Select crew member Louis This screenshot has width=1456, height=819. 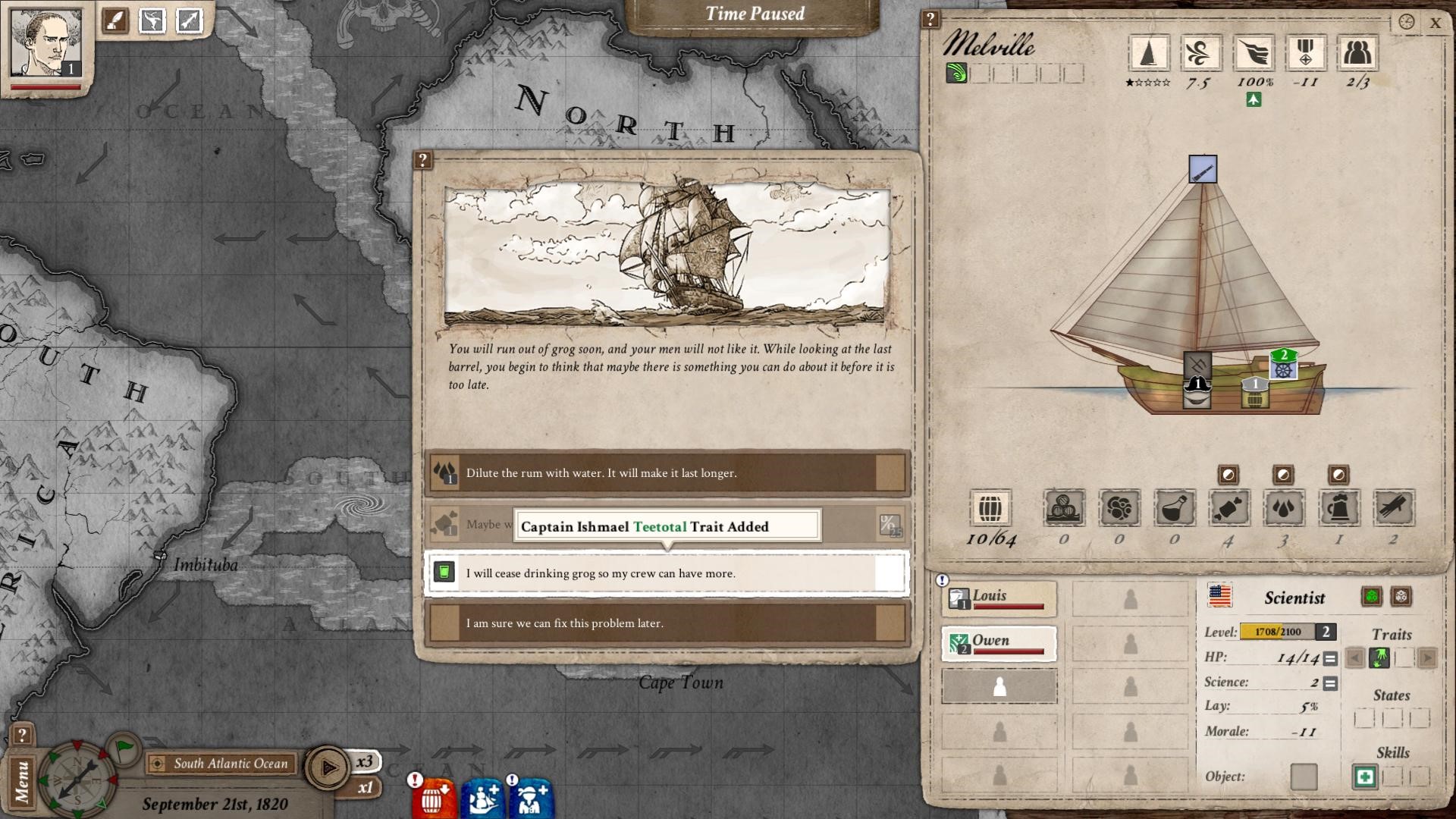[999, 598]
